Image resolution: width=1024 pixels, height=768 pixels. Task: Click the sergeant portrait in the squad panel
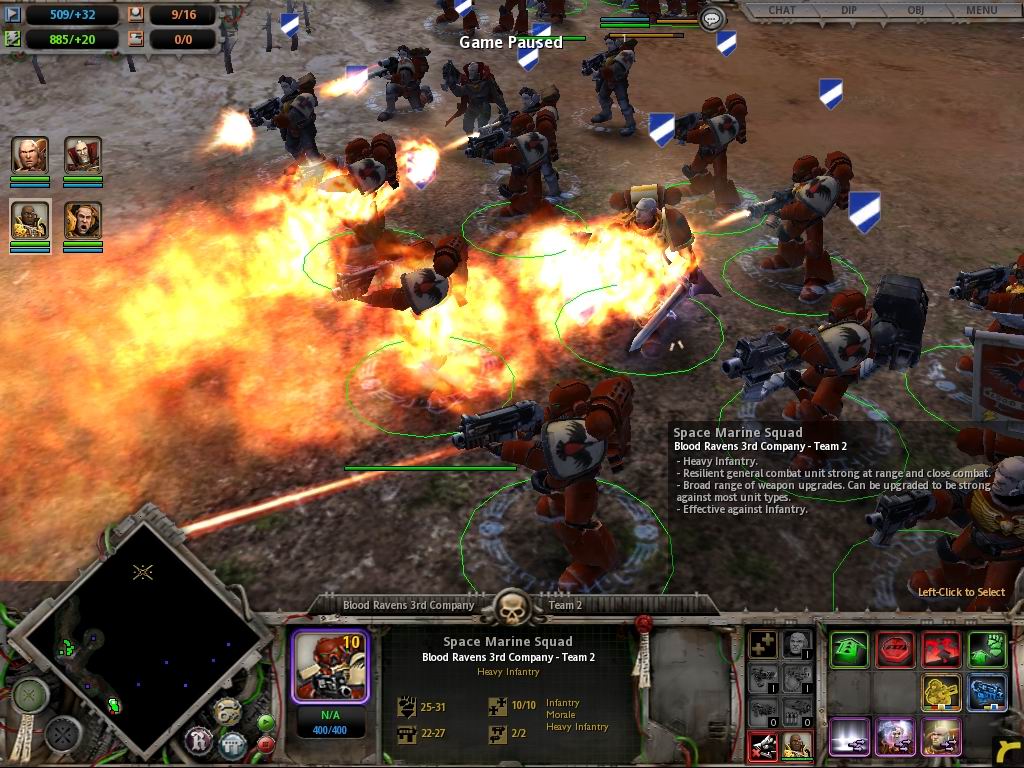(796, 744)
